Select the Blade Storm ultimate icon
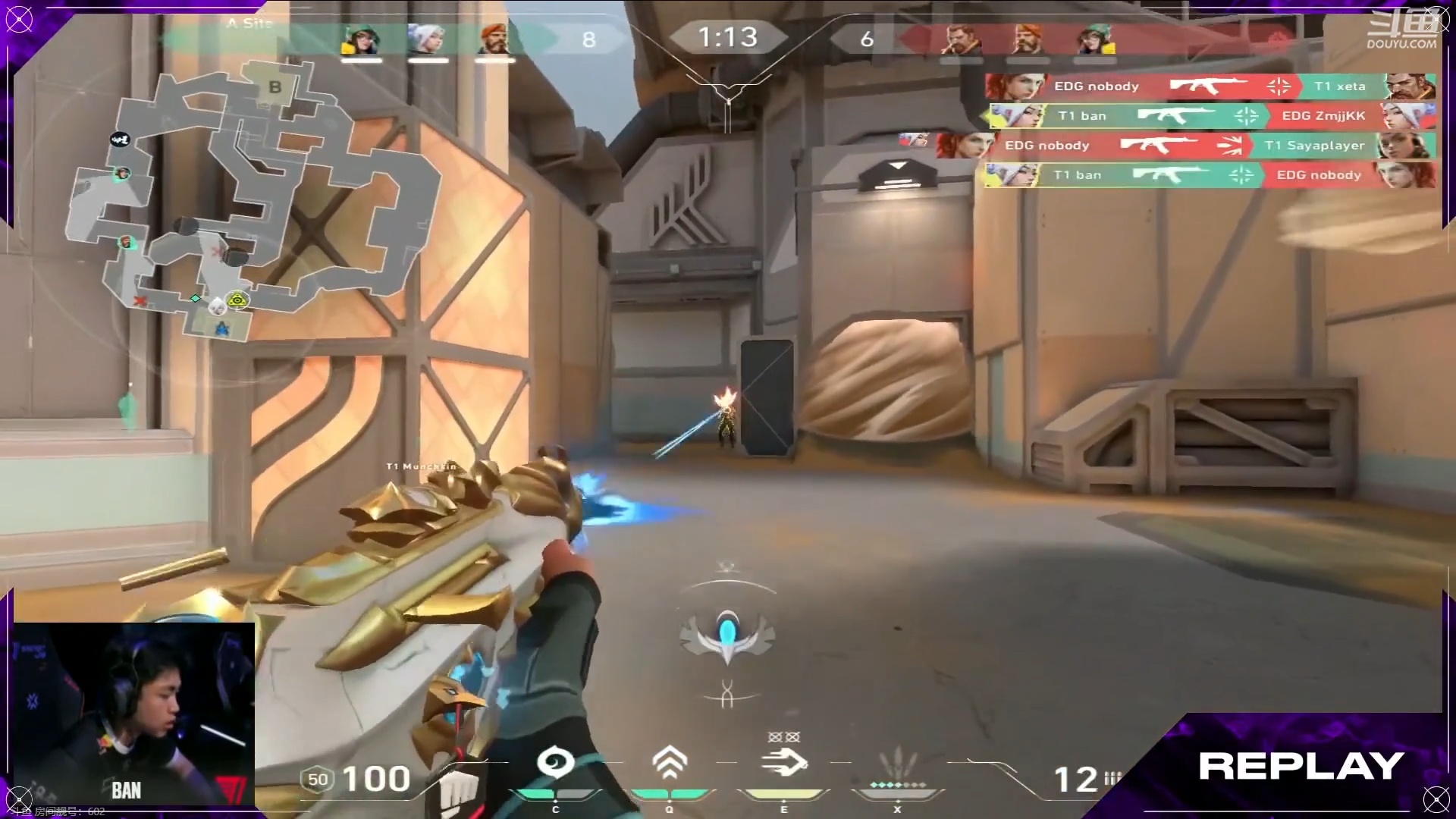 click(898, 766)
